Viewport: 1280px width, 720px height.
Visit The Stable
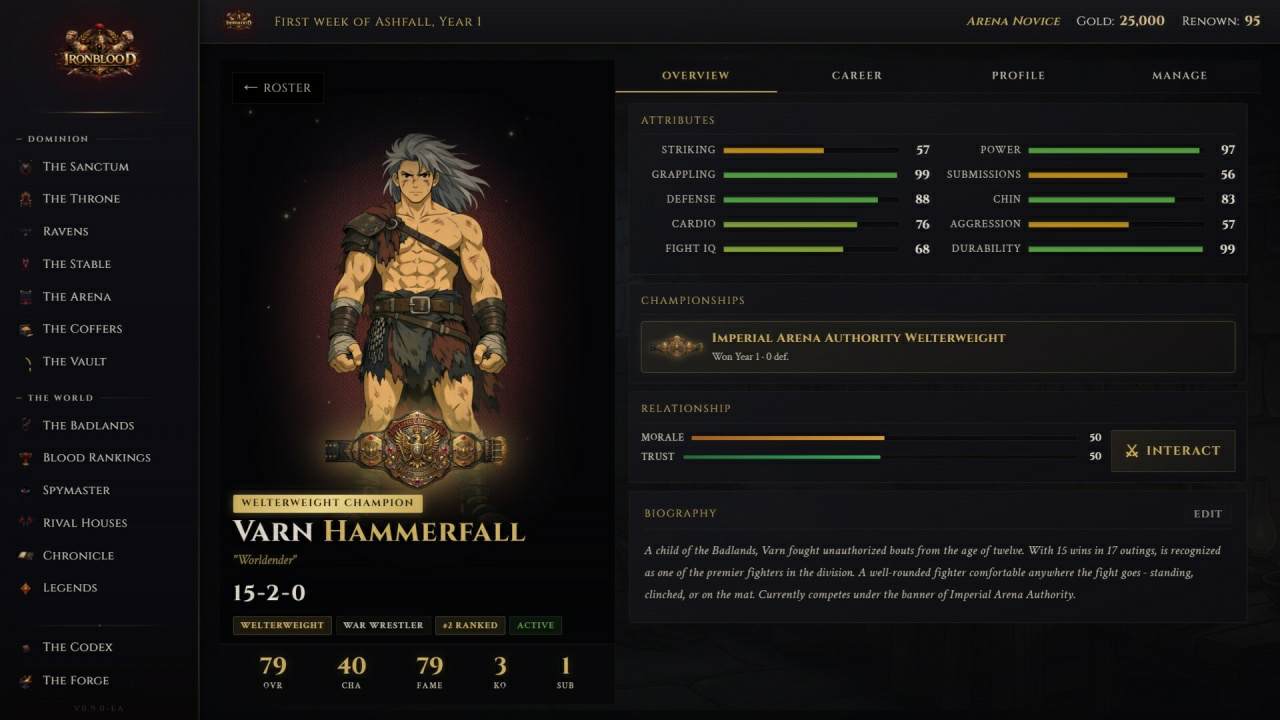point(76,264)
